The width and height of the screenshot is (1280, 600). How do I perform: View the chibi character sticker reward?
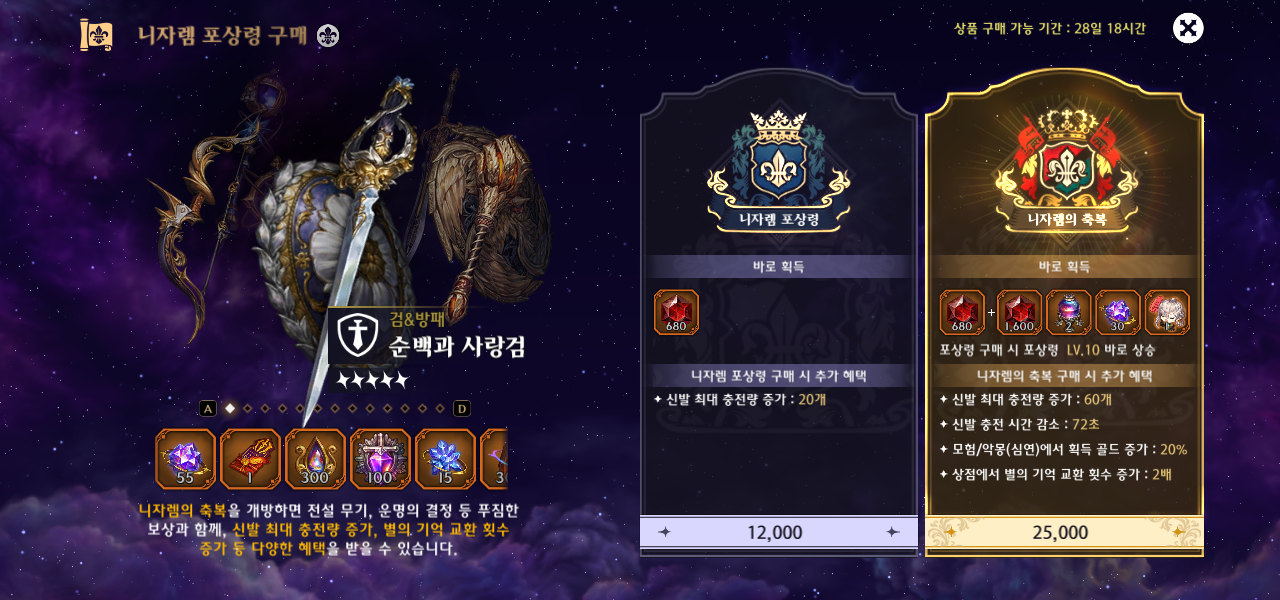pos(1166,312)
